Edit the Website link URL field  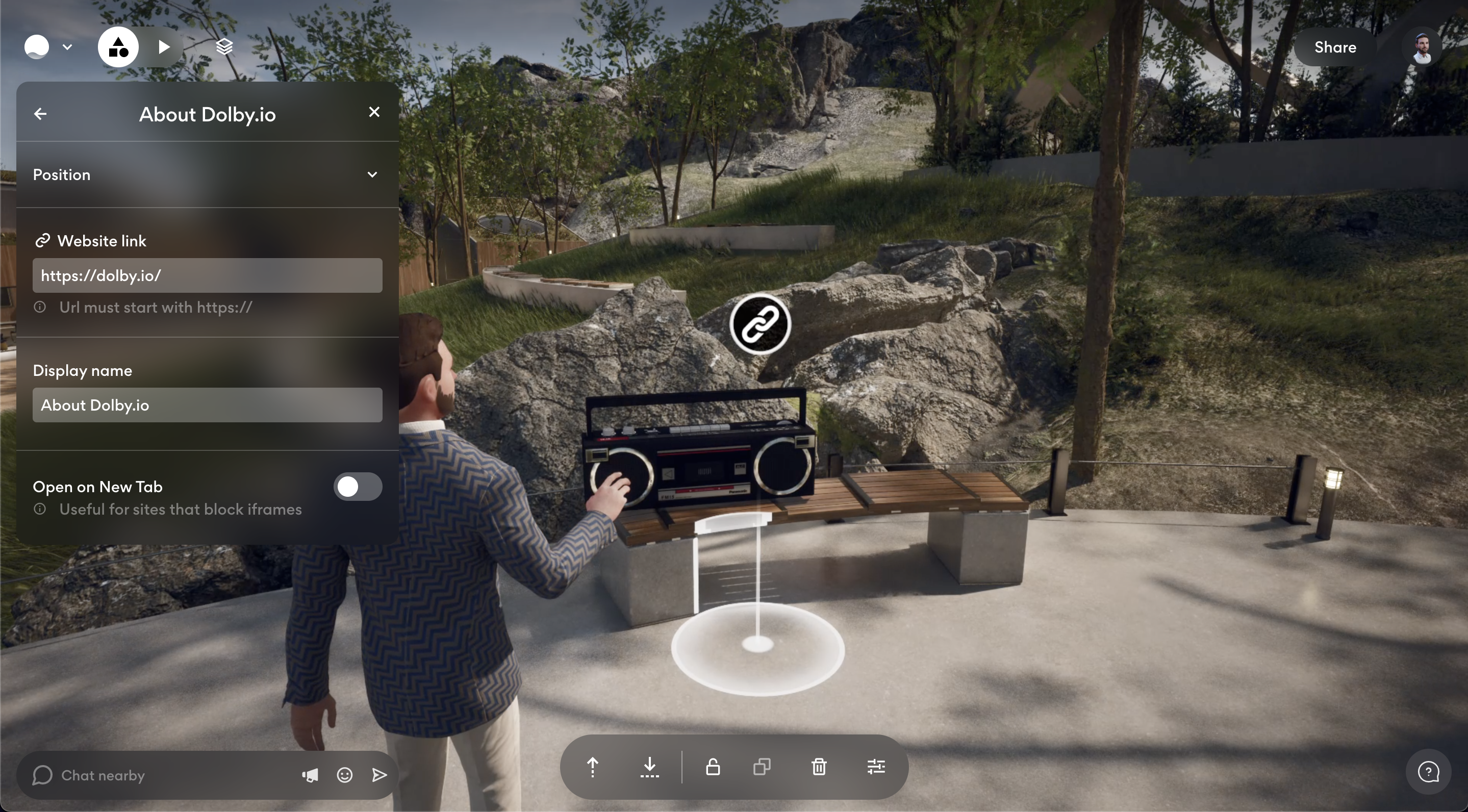tap(207, 276)
